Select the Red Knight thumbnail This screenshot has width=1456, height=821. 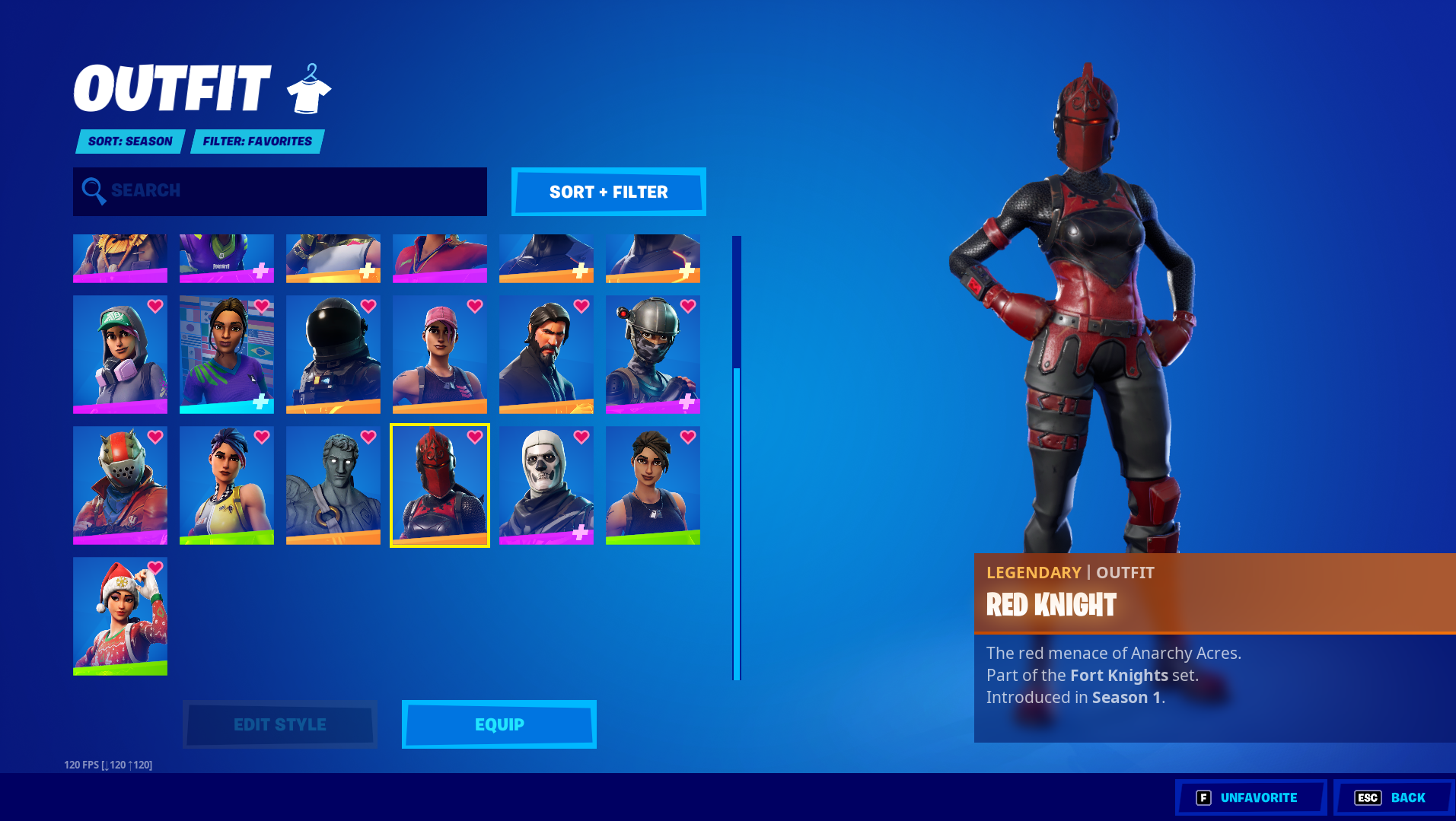click(439, 487)
